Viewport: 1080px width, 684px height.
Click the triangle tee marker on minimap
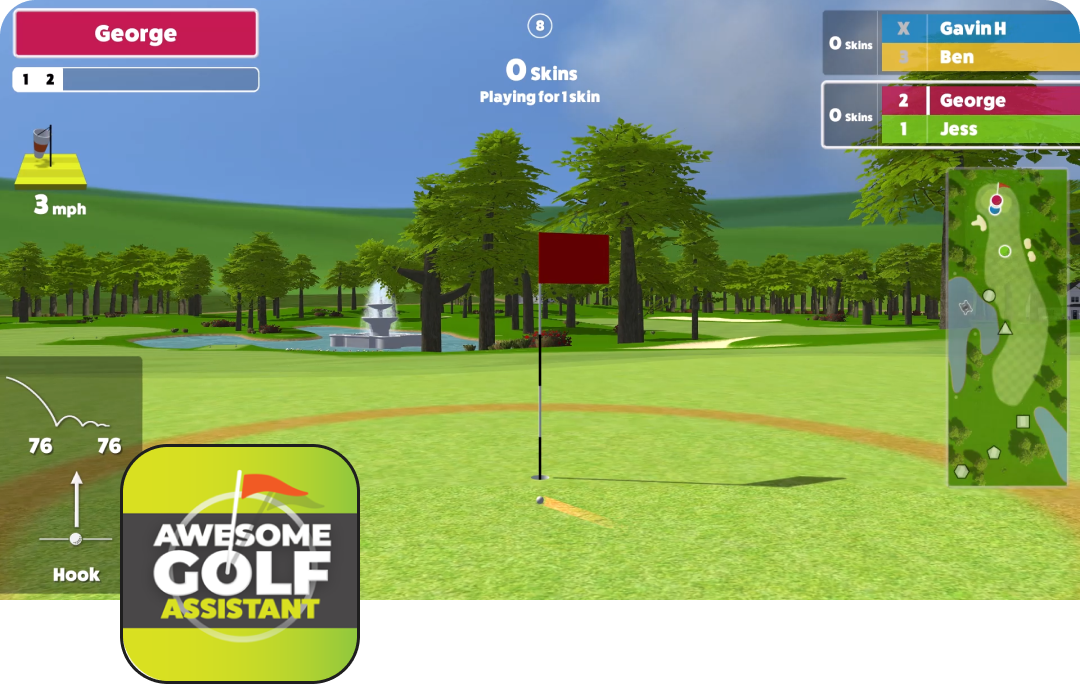(1005, 328)
